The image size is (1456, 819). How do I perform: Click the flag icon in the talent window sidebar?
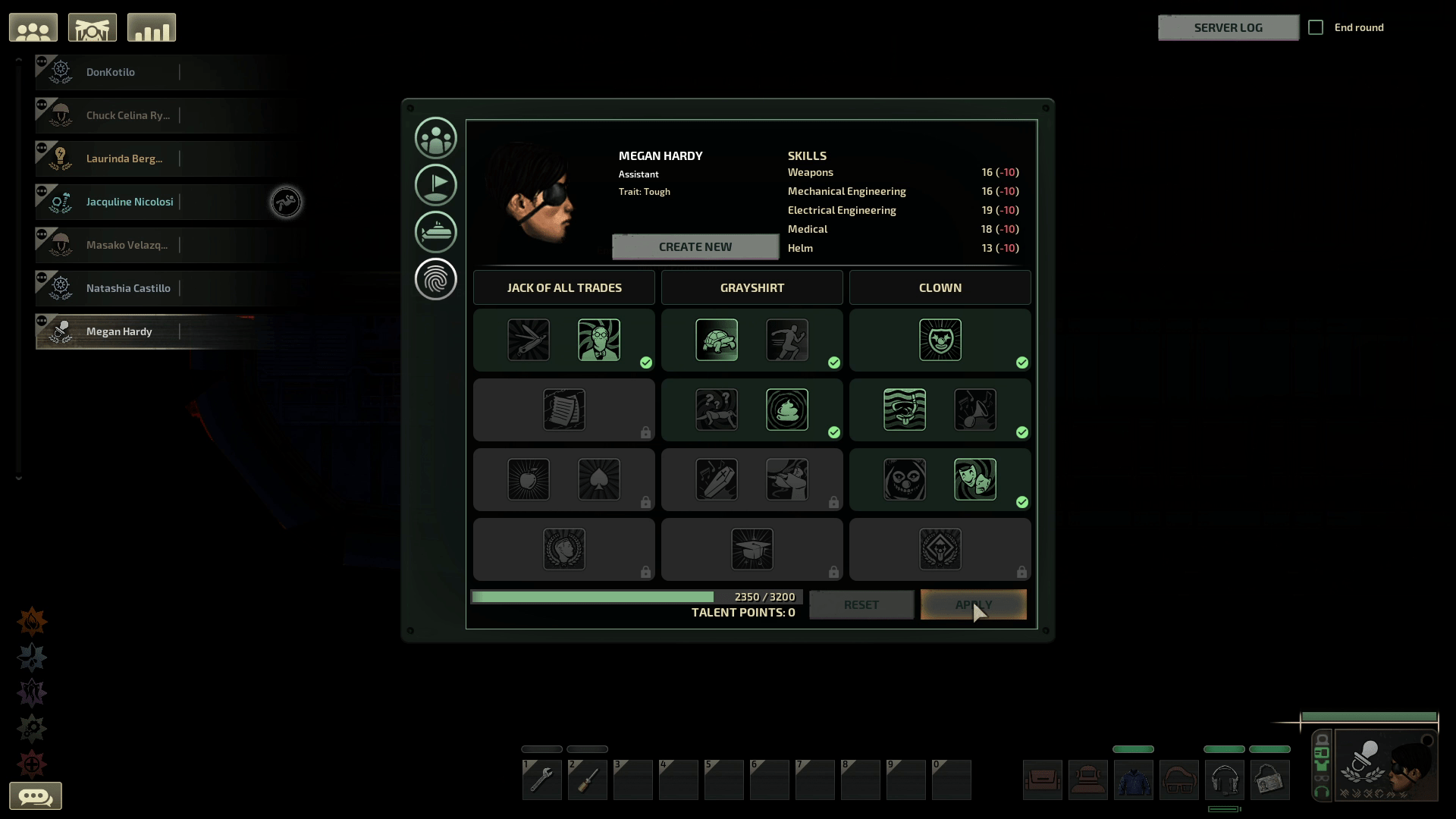click(436, 184)
